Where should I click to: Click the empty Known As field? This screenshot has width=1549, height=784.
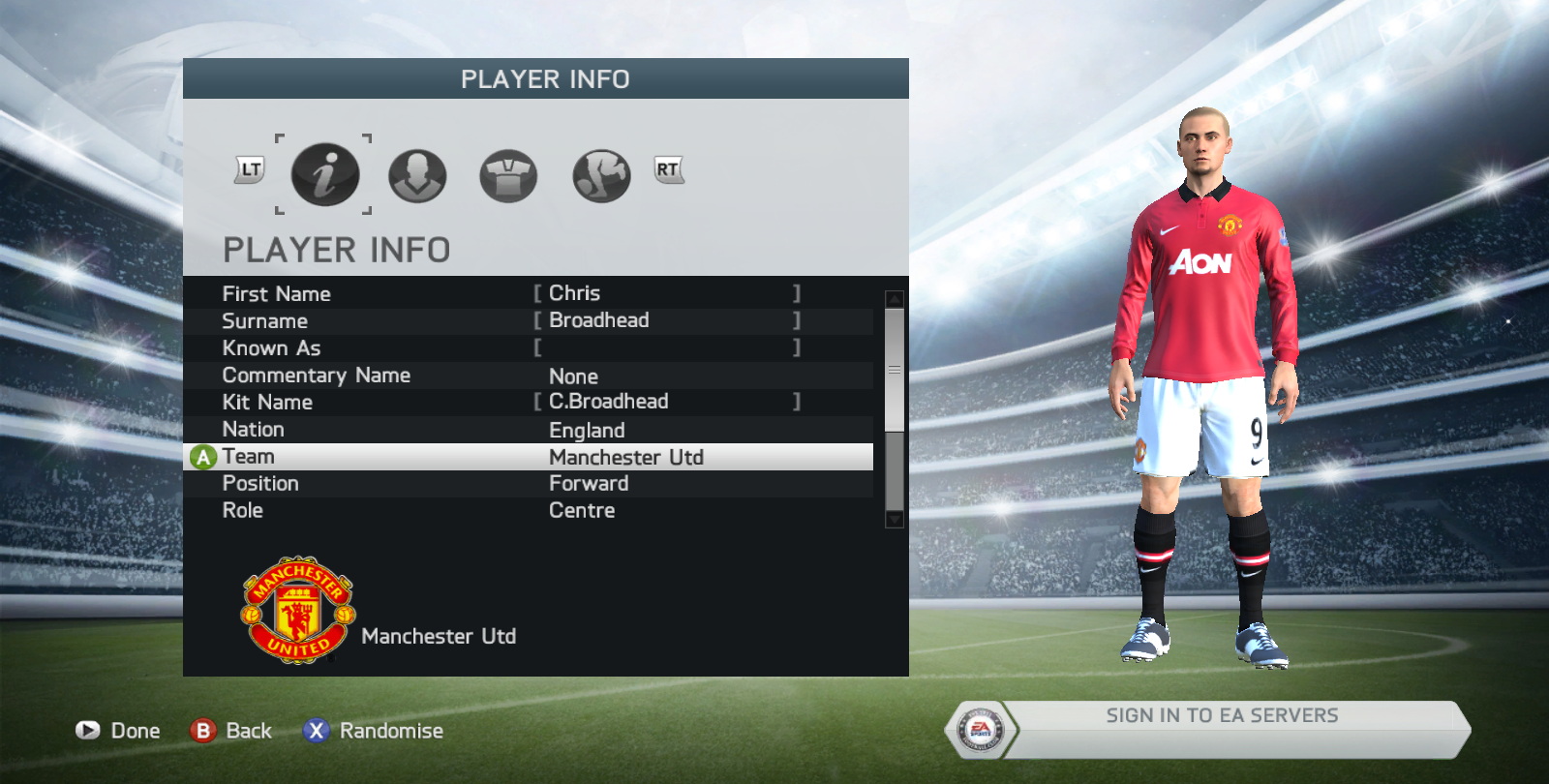point(666,347)
